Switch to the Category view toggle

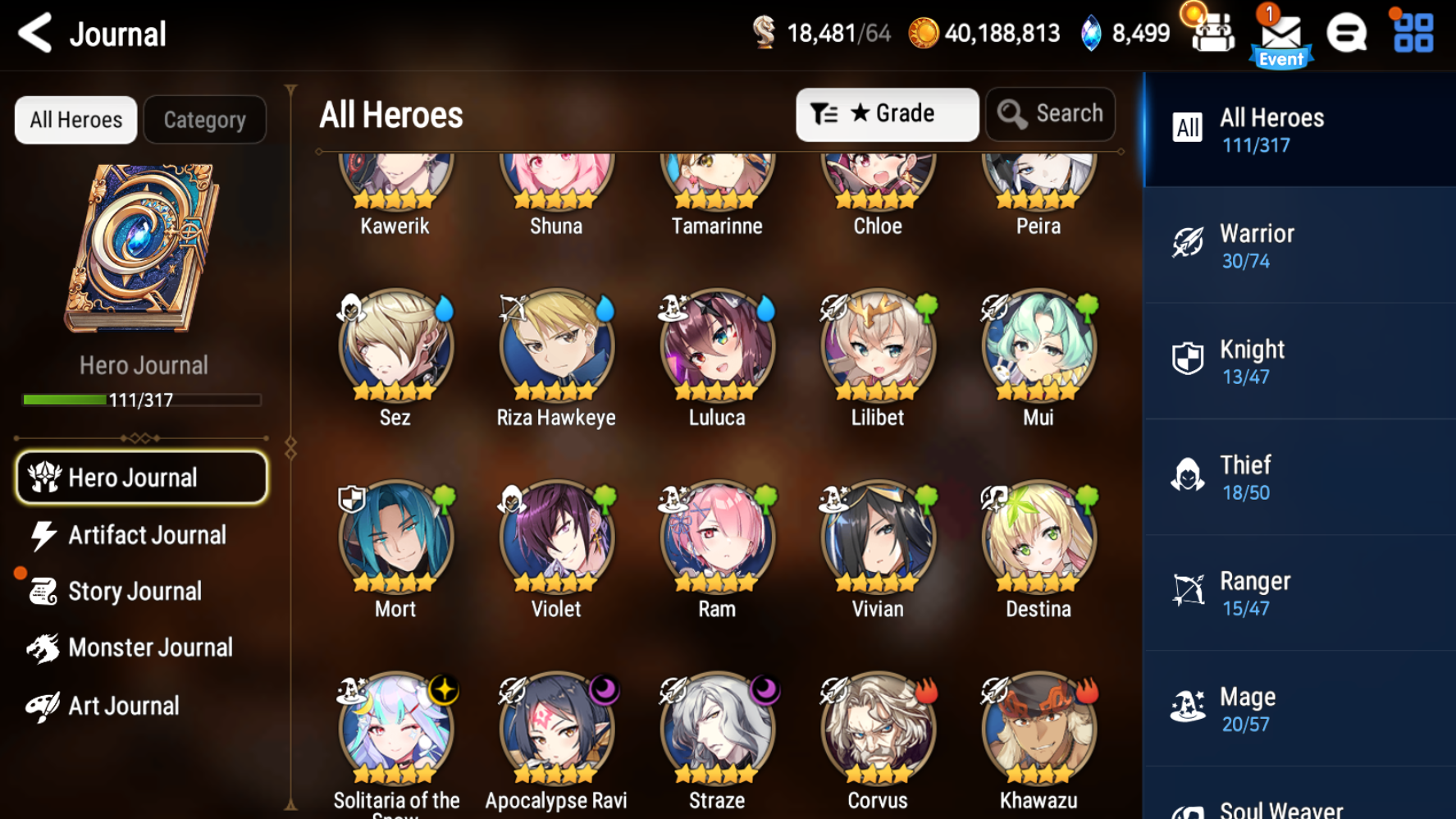[204, 119]
